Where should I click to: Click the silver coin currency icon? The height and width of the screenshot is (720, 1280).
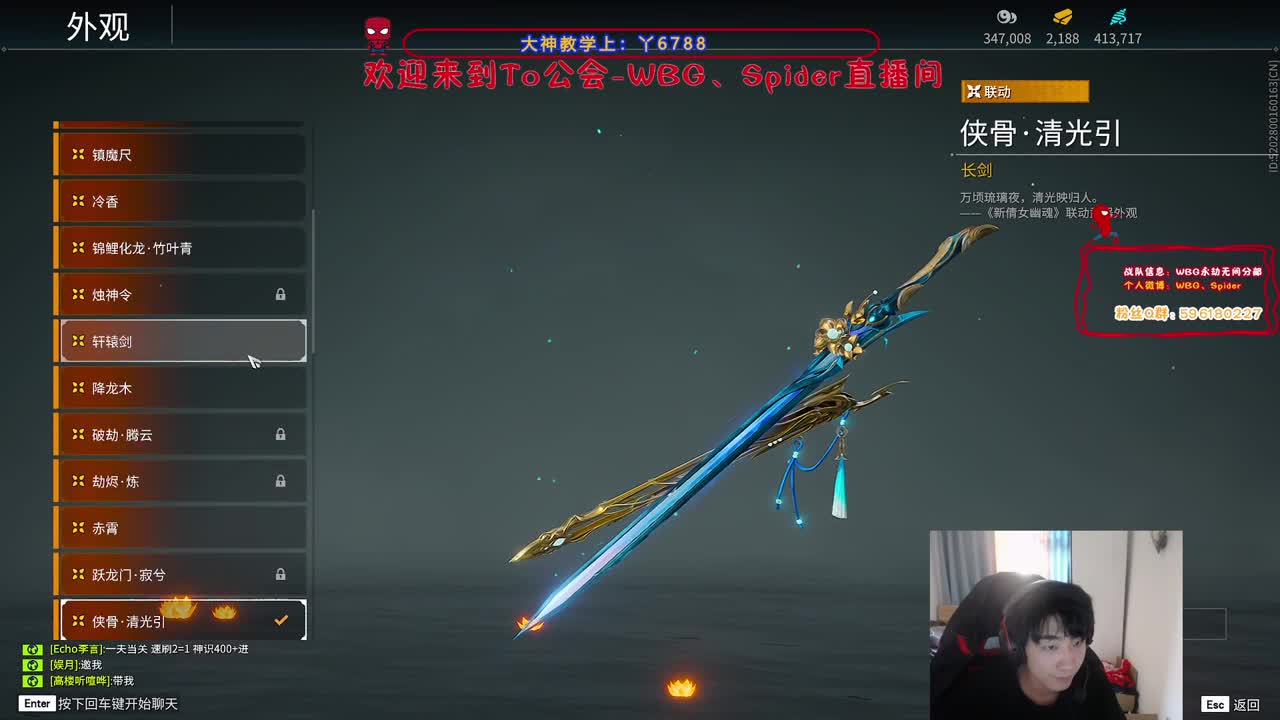point(1007,16)
